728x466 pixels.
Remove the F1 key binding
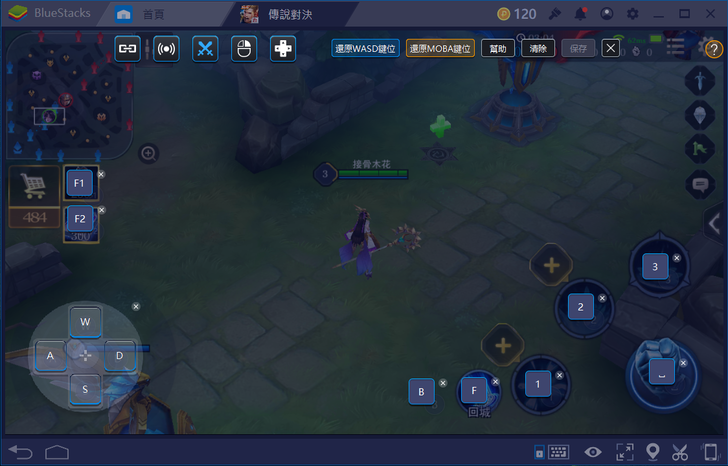[101, 174]
